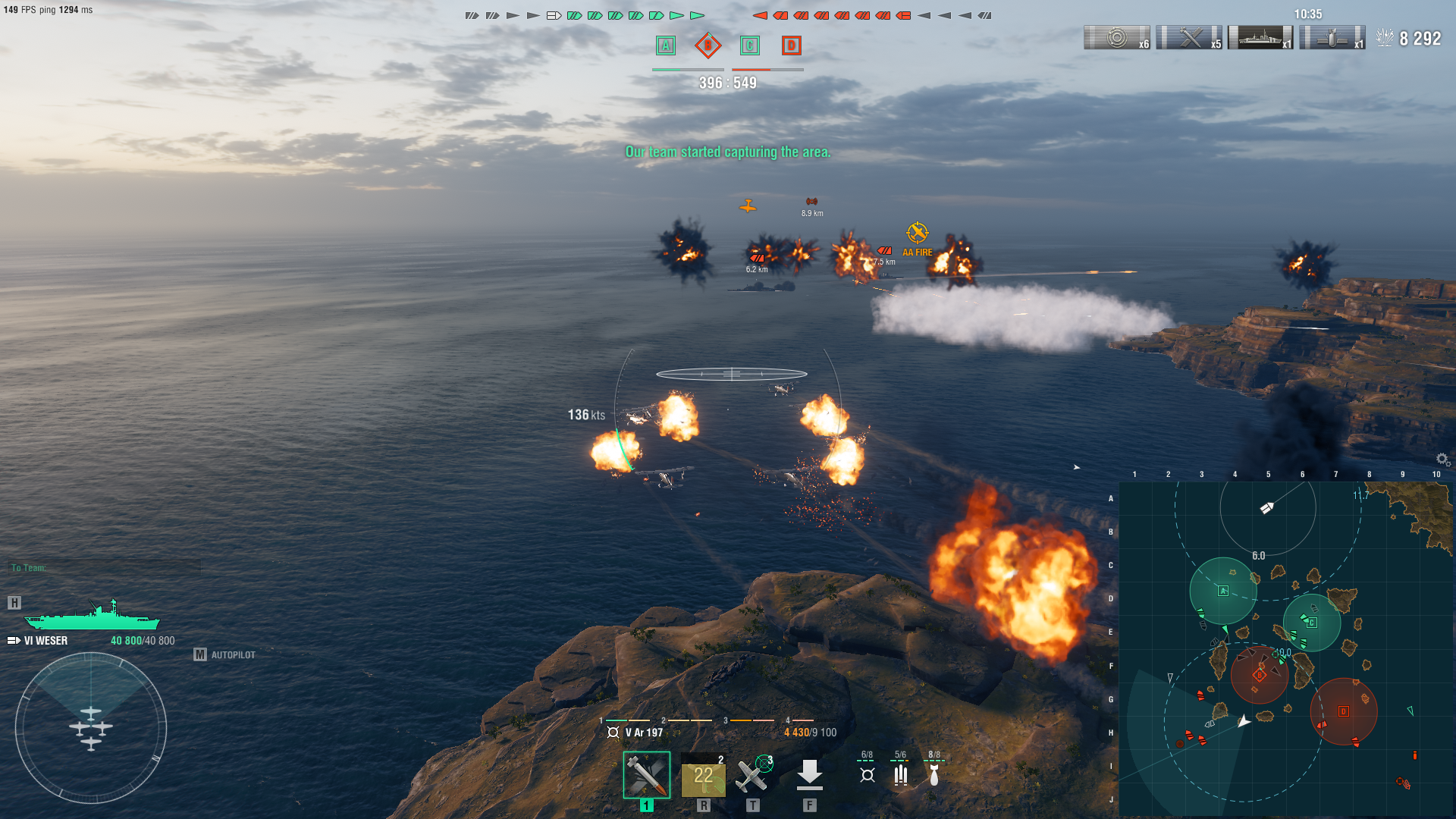The image size is (1456, 819).
Task: Choose the bomber squadron showing 8/8
Action: pyautogui.click(x=934, y=769)
